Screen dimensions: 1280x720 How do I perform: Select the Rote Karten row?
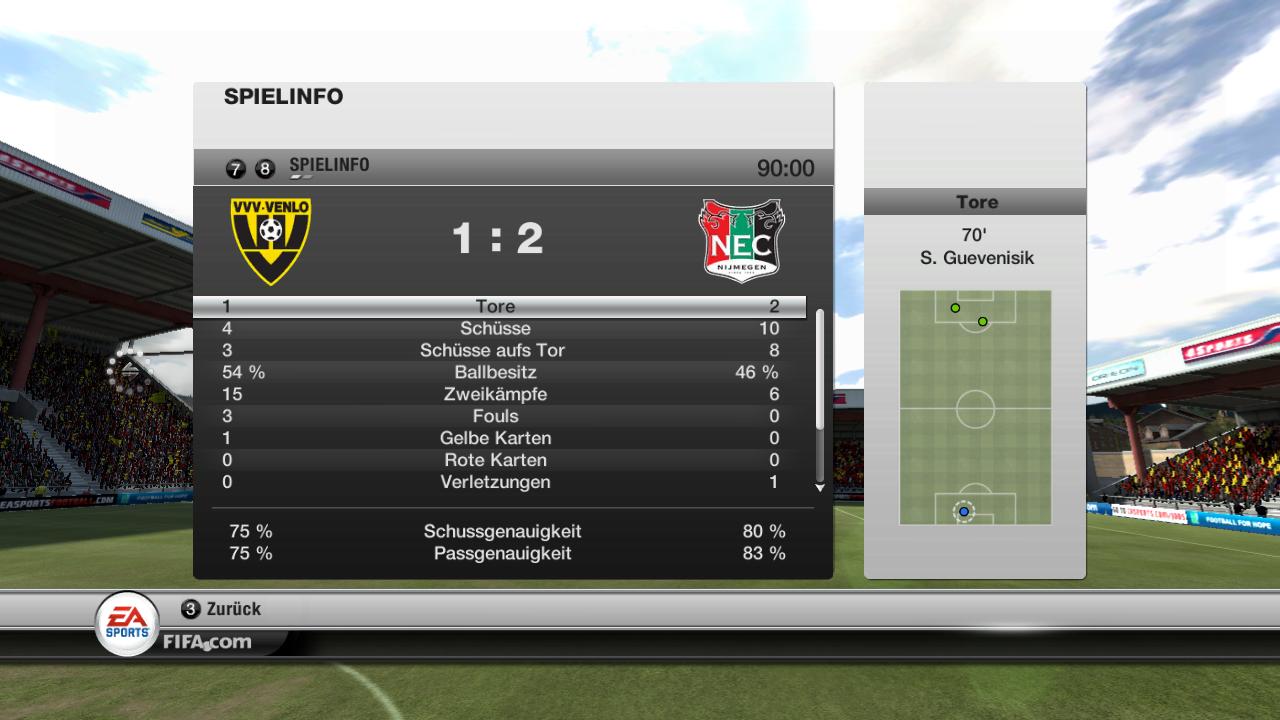497,461
